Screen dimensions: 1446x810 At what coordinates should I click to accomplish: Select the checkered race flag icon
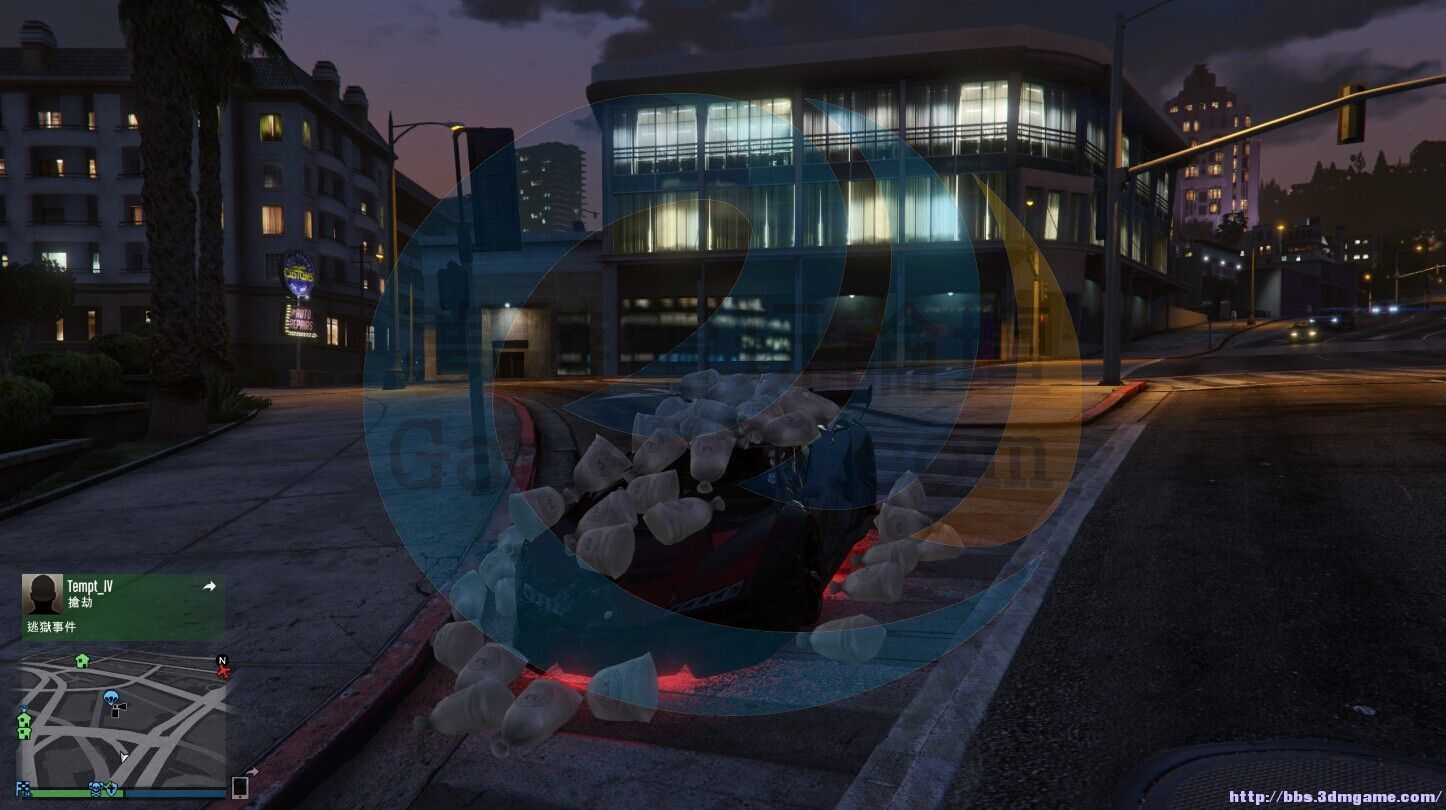coord(22,789)
